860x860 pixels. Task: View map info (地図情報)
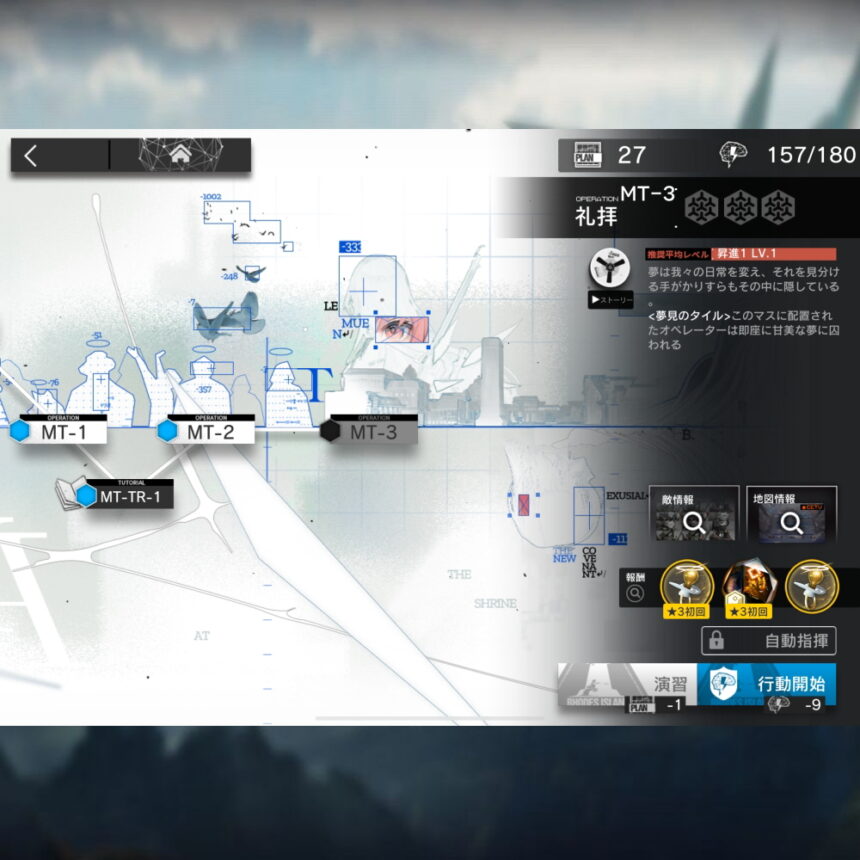(791, 514)
